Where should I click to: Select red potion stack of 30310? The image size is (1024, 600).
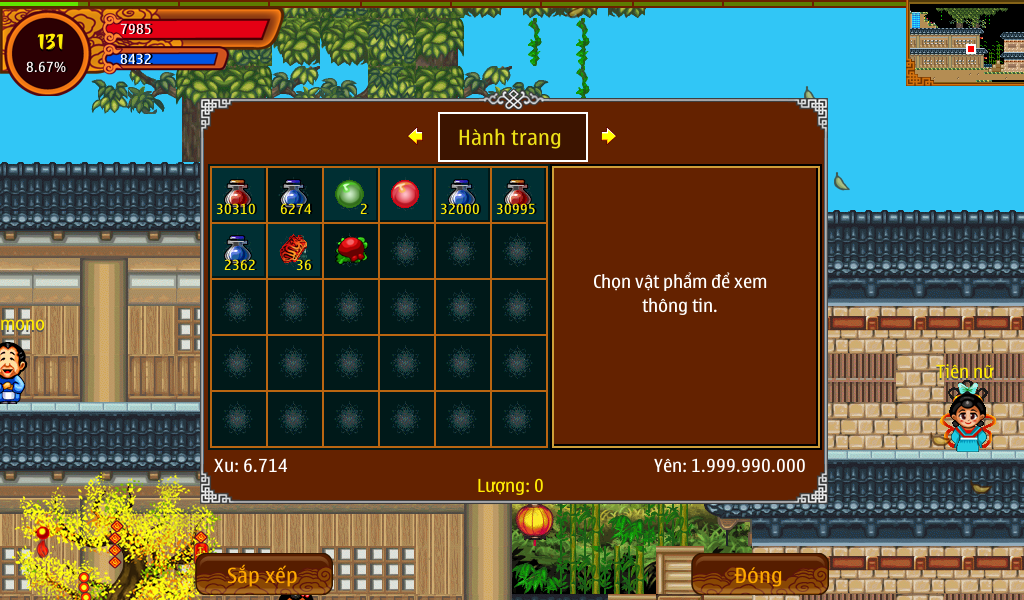[238, 195]
